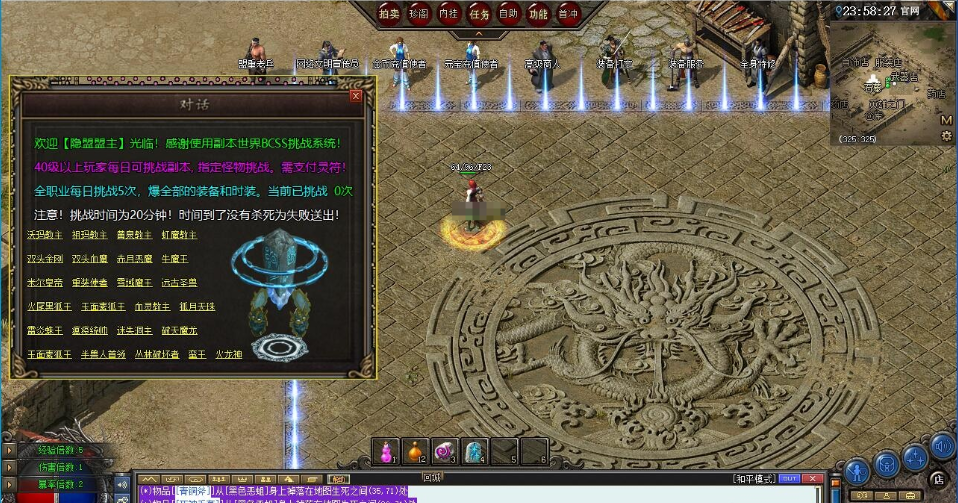Open the map with the M button
This screenshot has height=503, width=958.
(946, 120)
